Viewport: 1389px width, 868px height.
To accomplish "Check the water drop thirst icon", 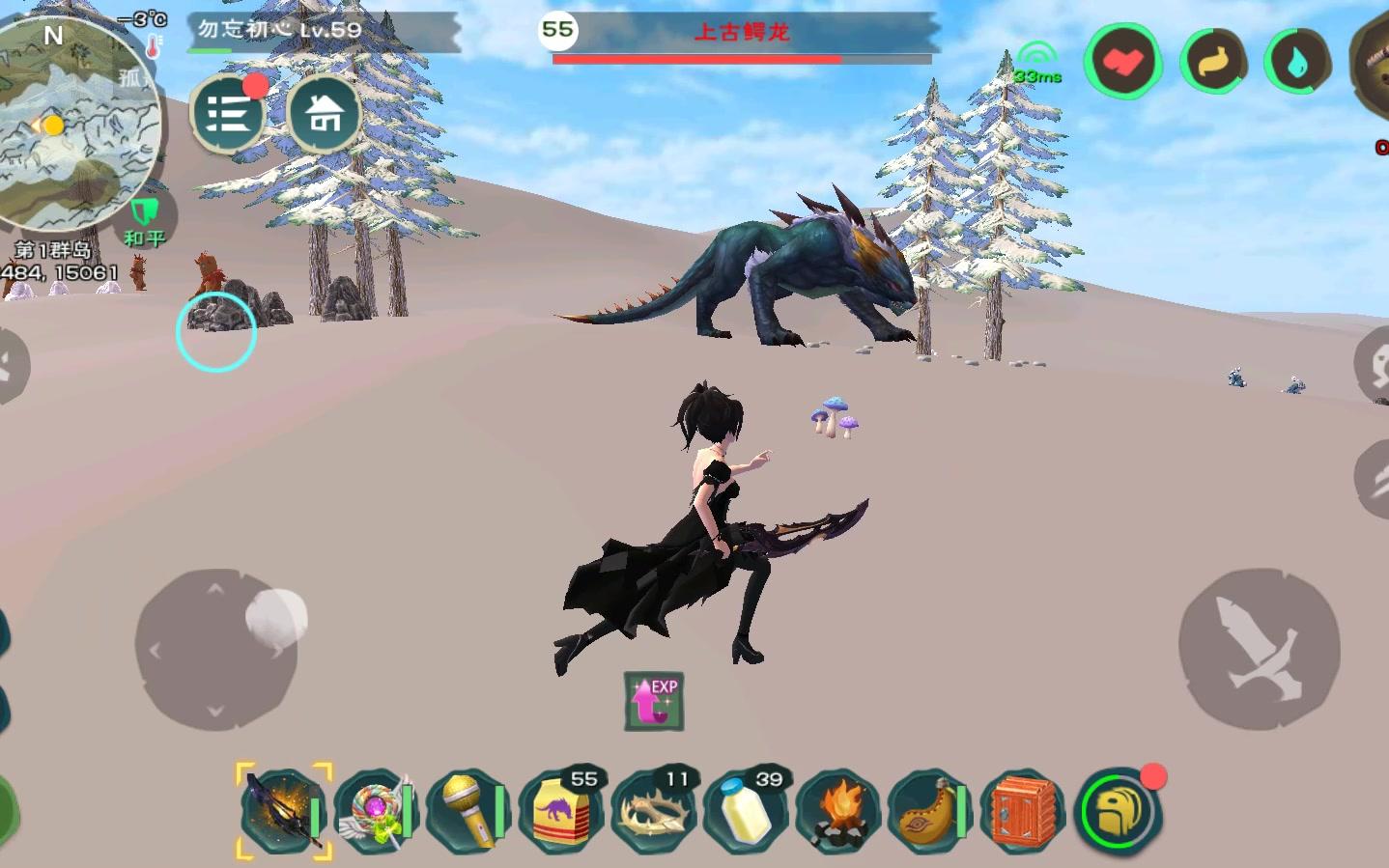I will pyautogui.click(x=1297, y=63).
